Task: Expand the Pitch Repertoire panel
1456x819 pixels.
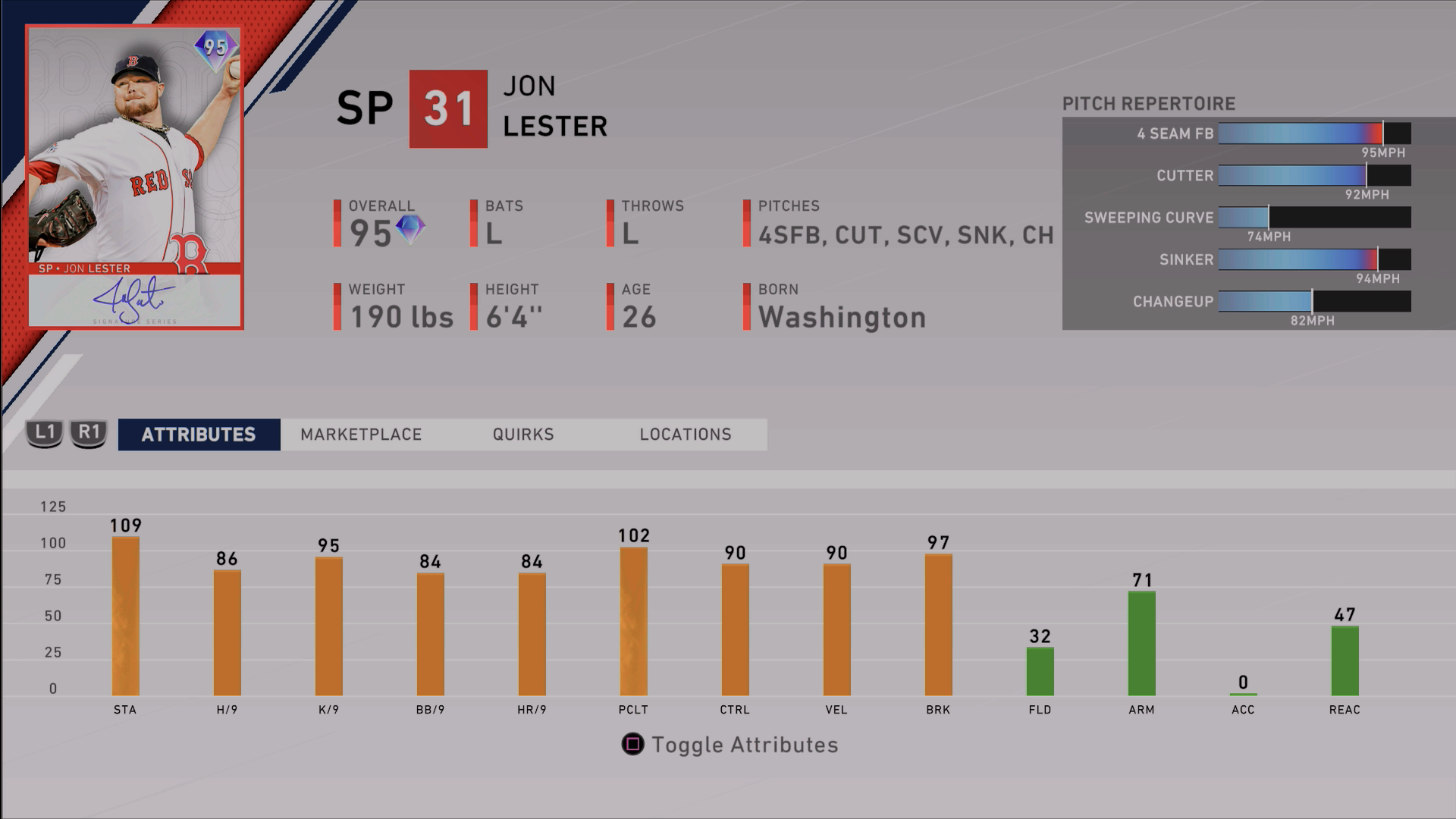Action: coord(1148,104)
